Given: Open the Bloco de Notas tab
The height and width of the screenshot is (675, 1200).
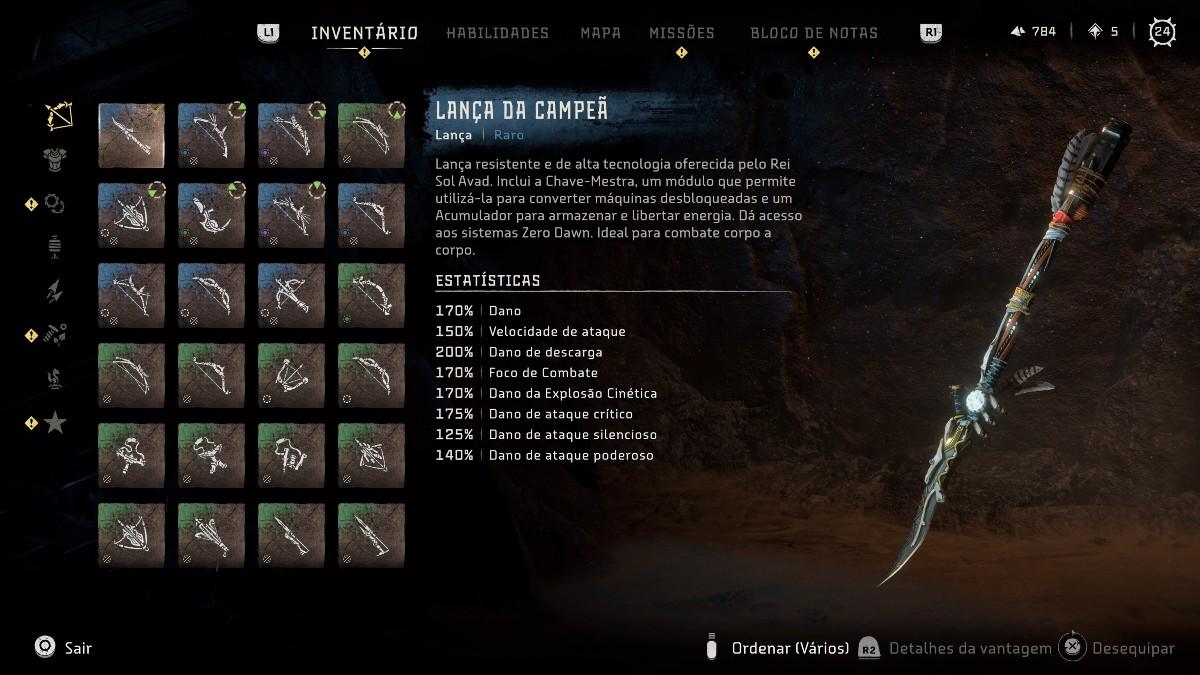Looking at the screenshot, I should 814,33.
